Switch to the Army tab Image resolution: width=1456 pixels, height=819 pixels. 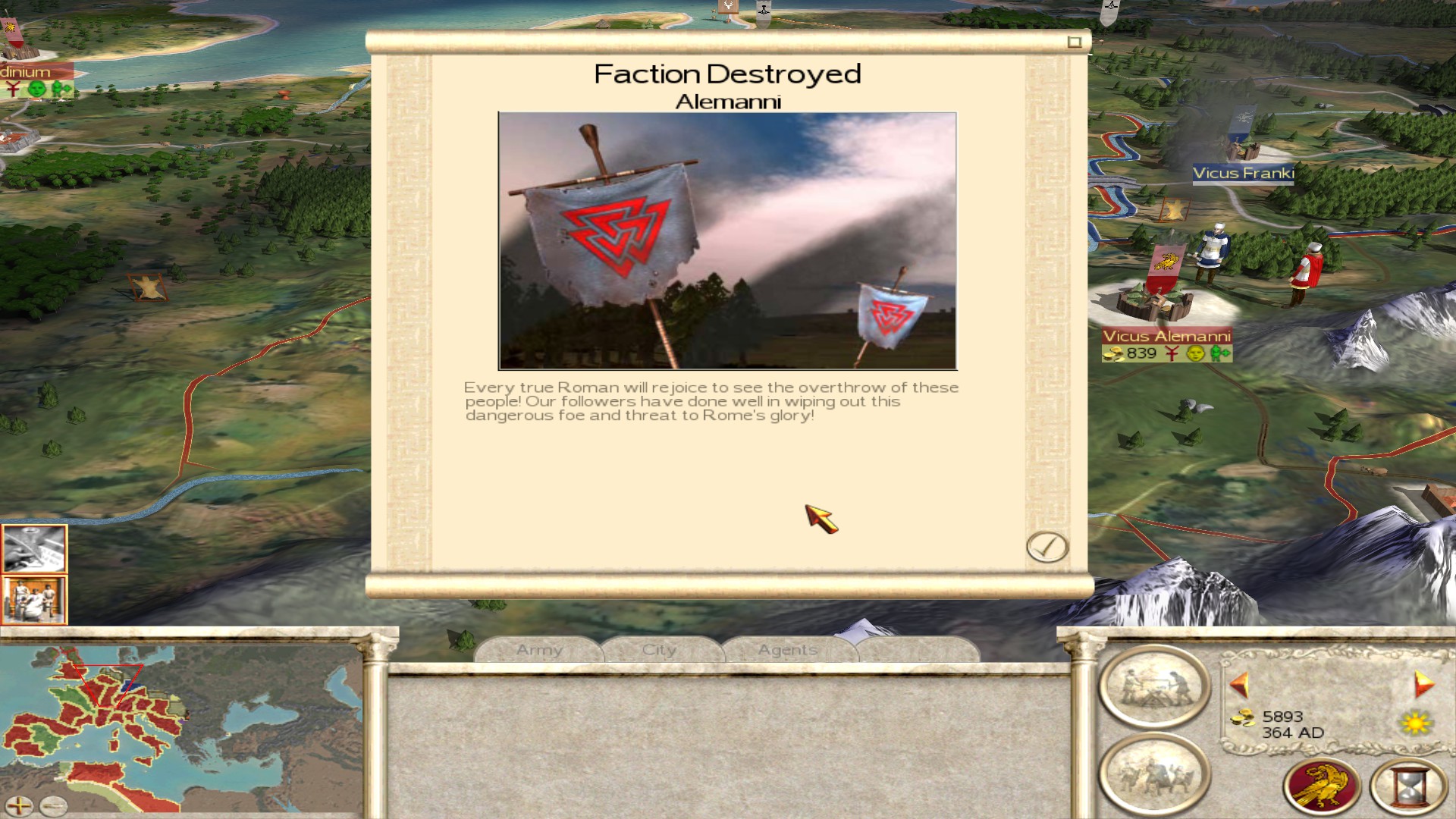pyautogui.click(x=539, y=650)
